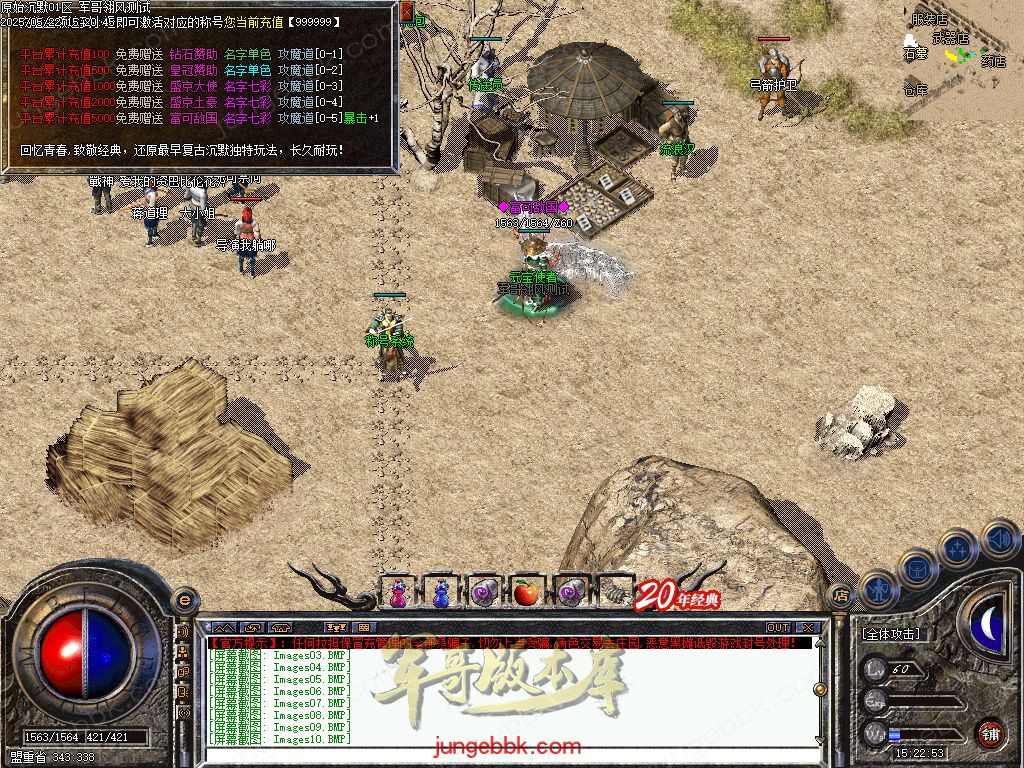This screenshot has height=768, width=1024.
Task: Close the game with the X button
Action: pos(808,627)
